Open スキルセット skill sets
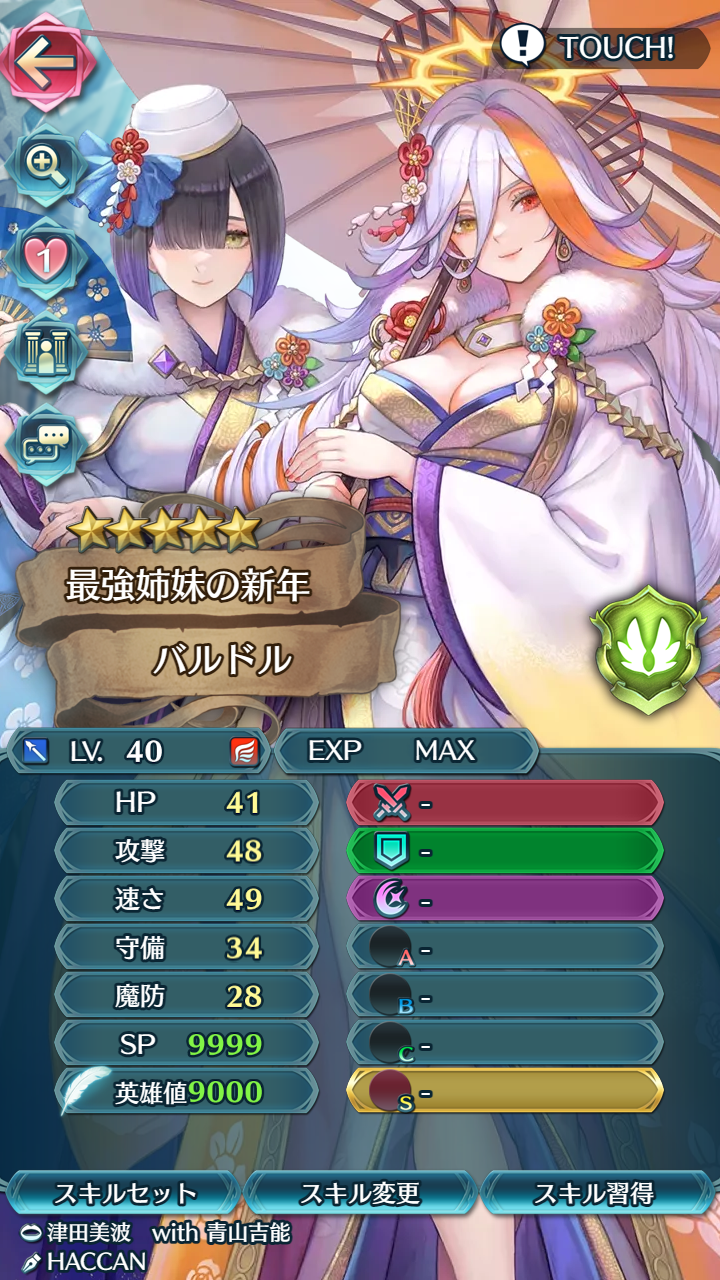This screenshot has width=720, height=1280. coord(124,1193)
